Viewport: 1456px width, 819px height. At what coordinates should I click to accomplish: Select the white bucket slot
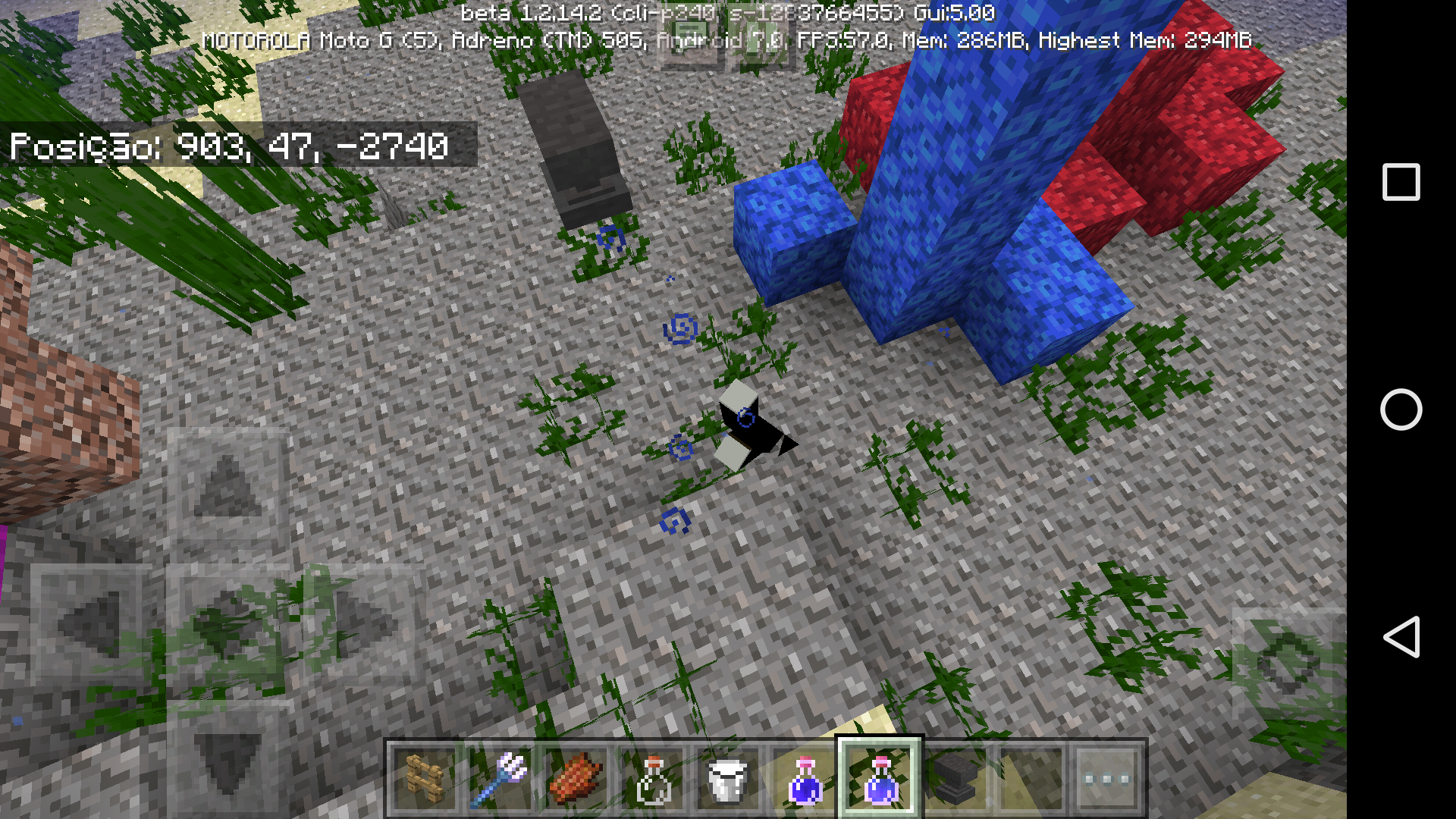tap(728, 779)
